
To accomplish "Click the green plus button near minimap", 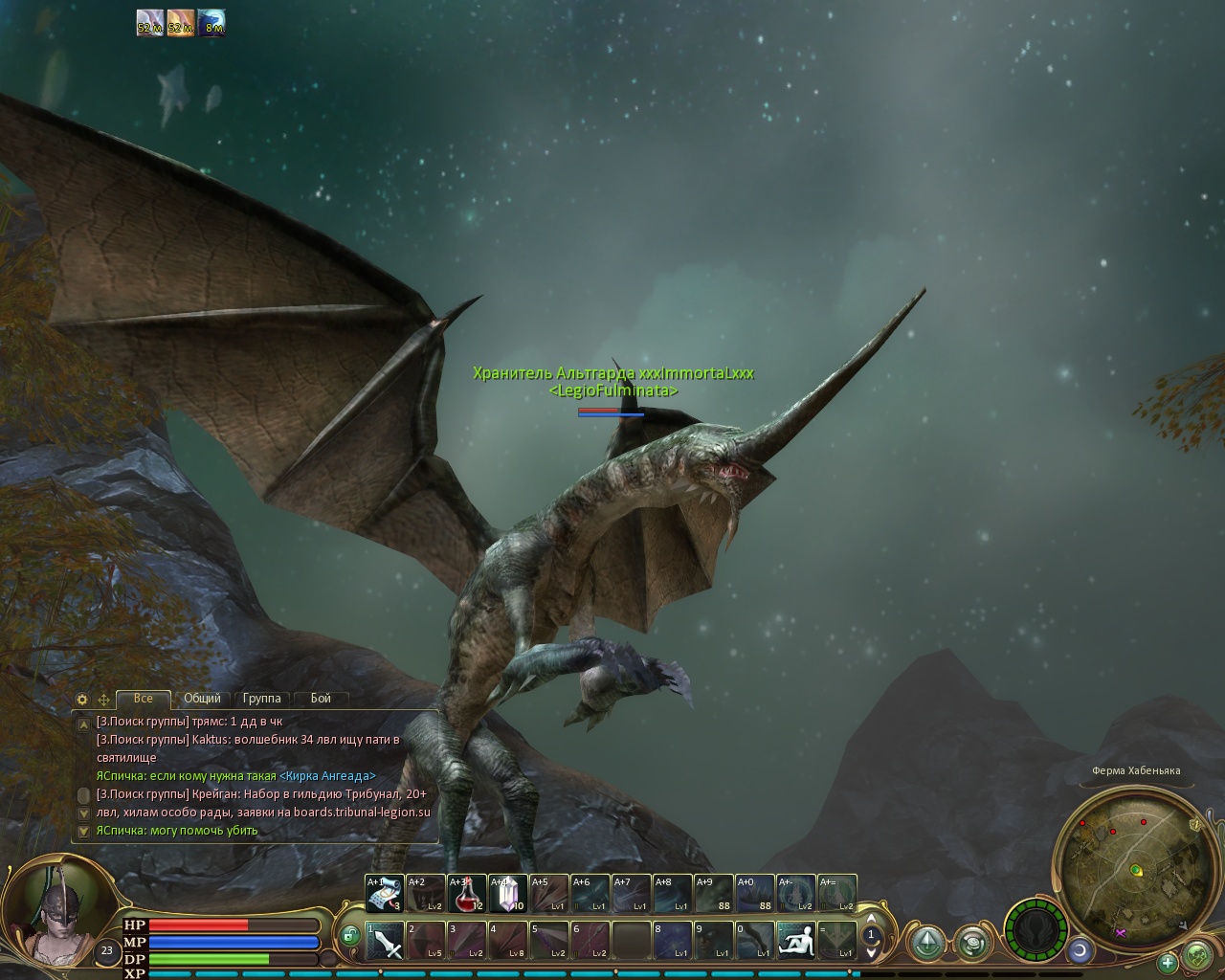I will click(x=1168, y=961).
